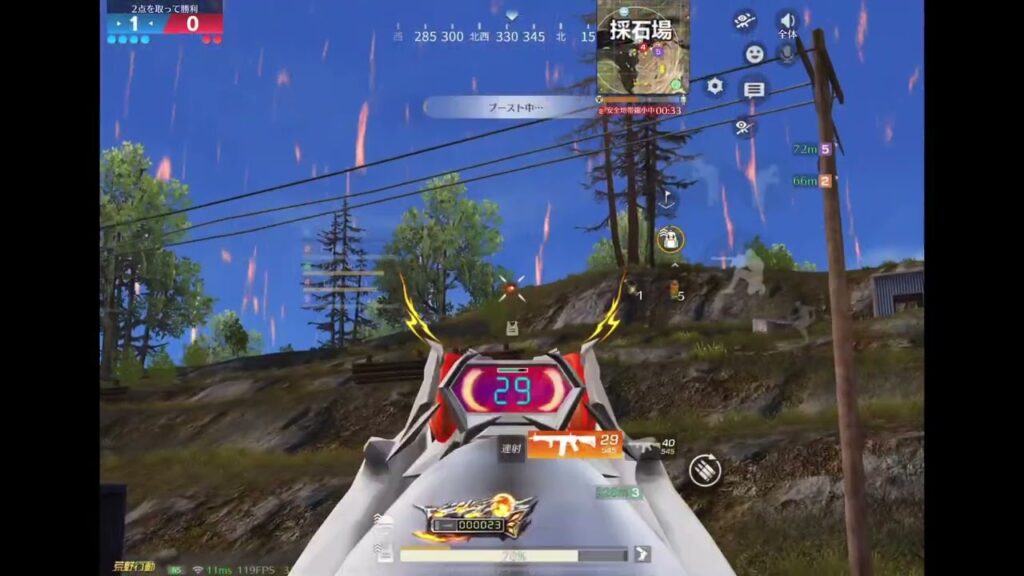Open the quick chat message icon
Viewport: 1024px width, 576px height.
point(754,90)
